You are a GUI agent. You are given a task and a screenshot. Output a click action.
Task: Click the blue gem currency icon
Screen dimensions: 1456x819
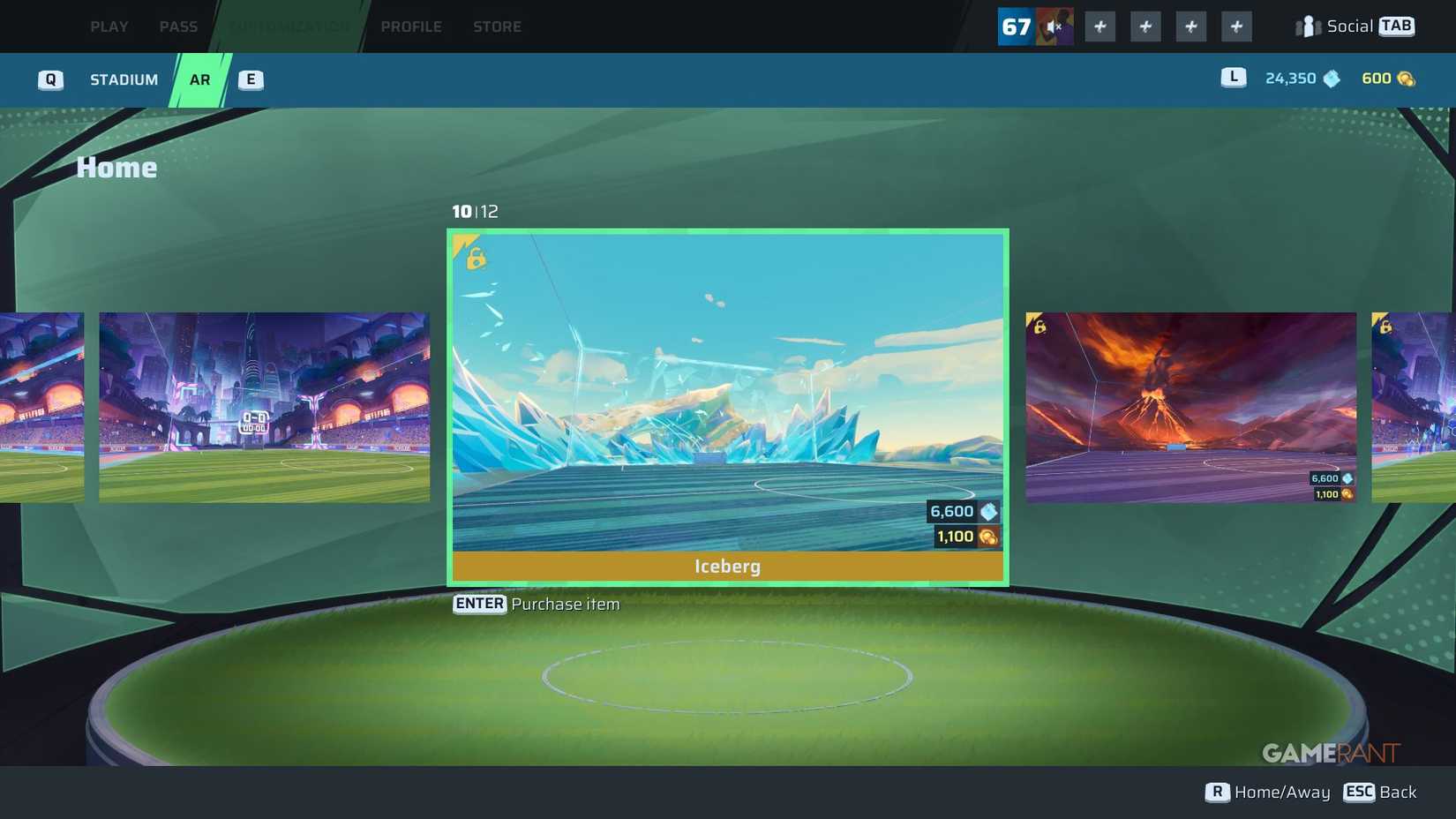pos(1331,79)
